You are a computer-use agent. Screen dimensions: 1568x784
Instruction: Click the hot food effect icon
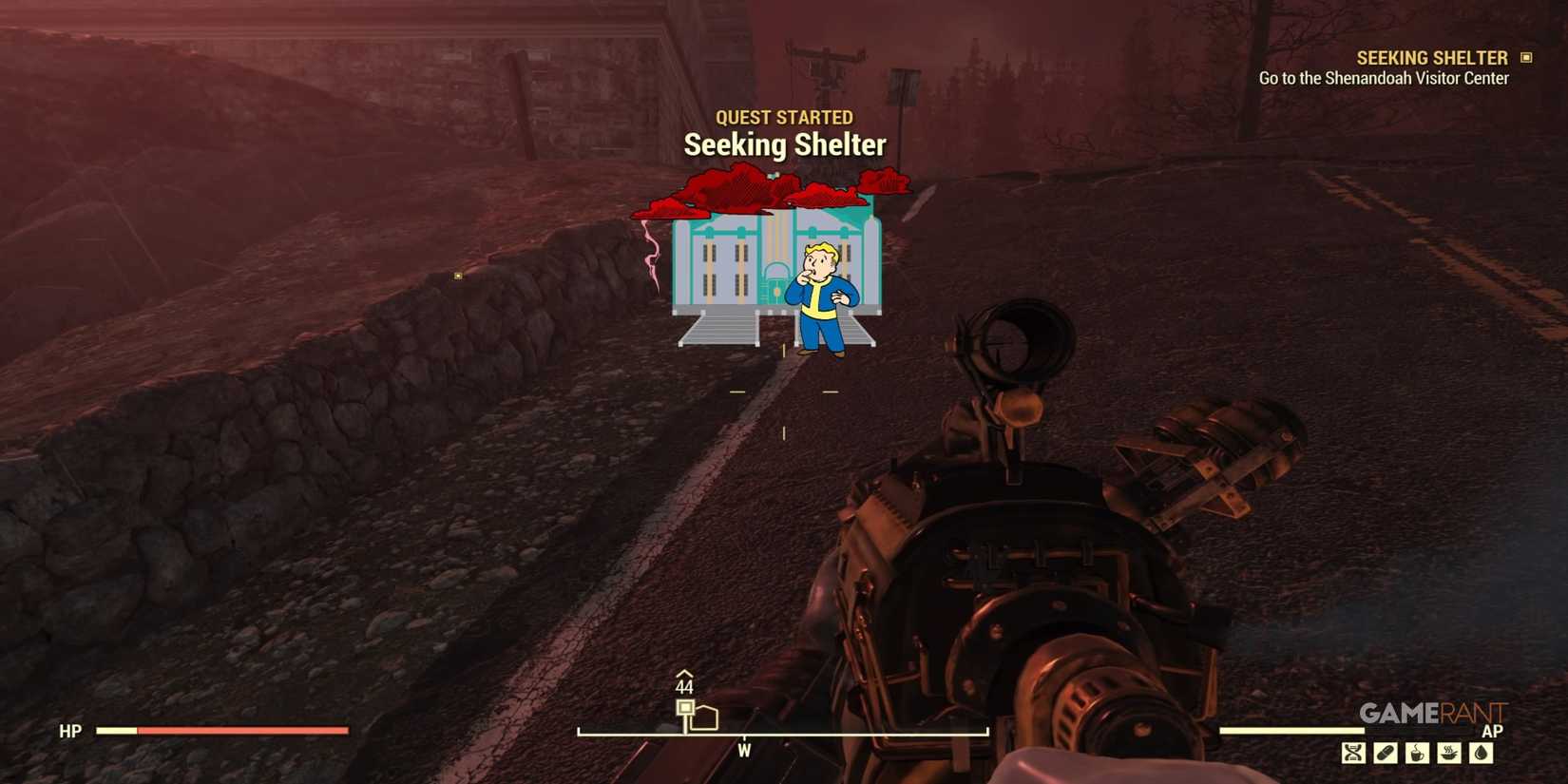[x=1448, y=752]
